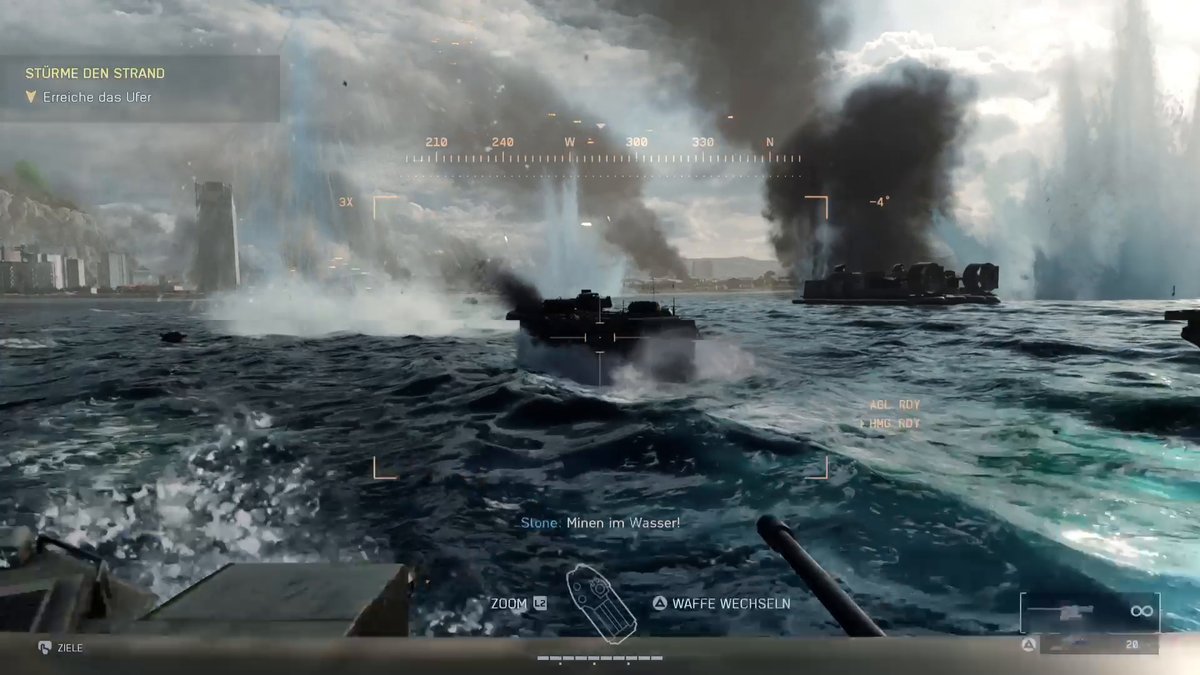1200x675 pixels.
Task: Choose the AGL RDY weapon indicator
Action: coord(894,405)
